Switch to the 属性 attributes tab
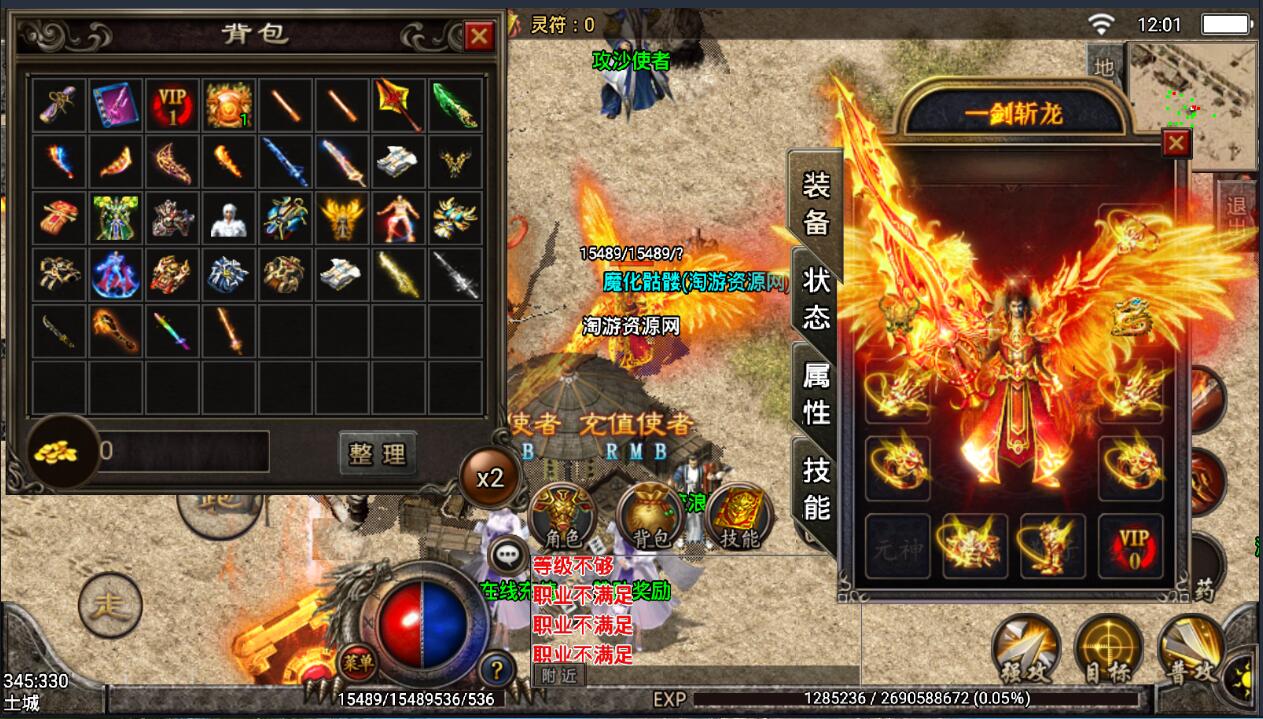 pyautogui.click(x=816, y=393)
